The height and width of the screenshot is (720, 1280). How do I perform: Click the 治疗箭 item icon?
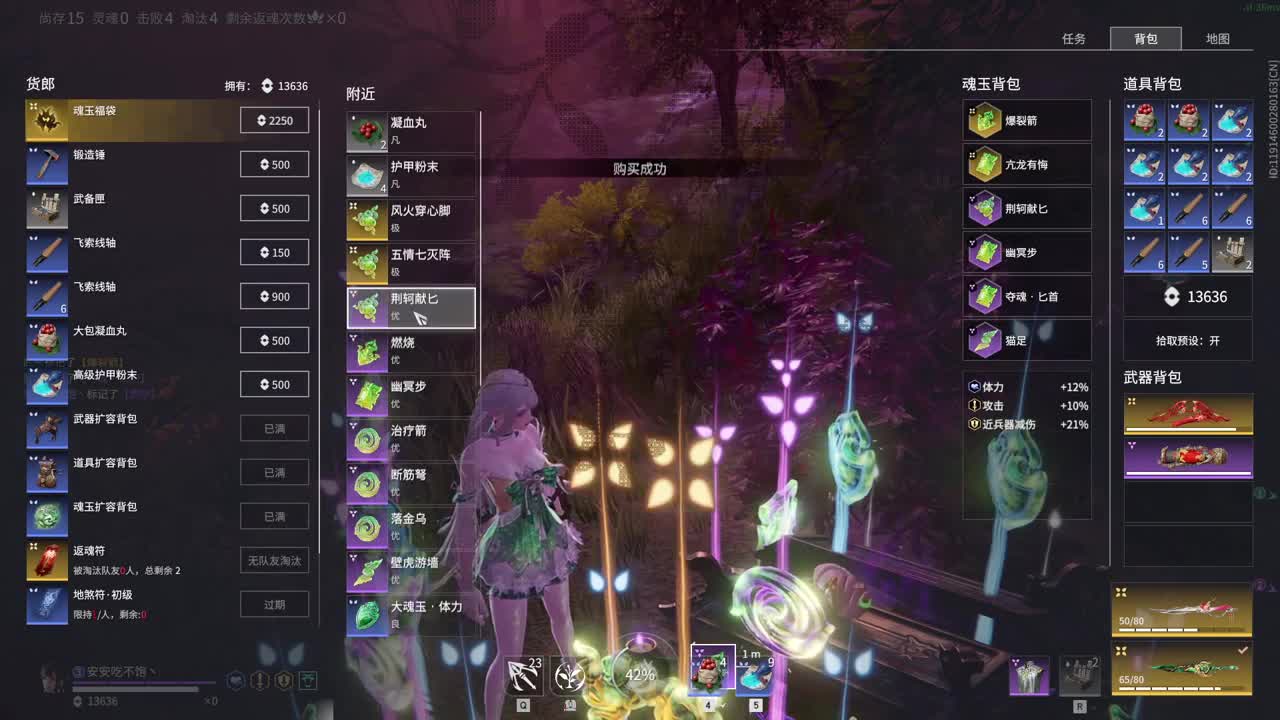coord(366,436)
